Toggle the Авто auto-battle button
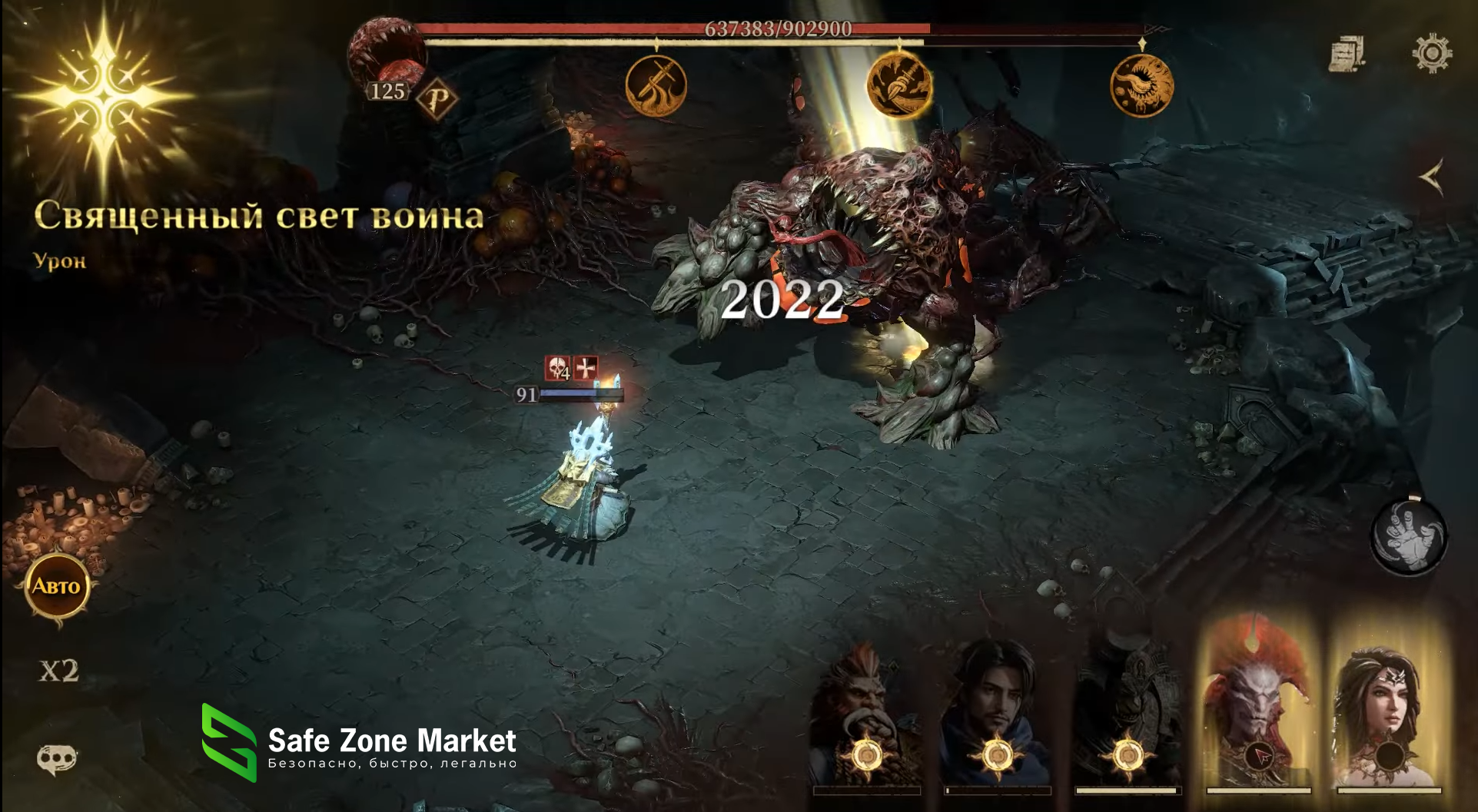1478x812 pixels. [x=56, y=587]
